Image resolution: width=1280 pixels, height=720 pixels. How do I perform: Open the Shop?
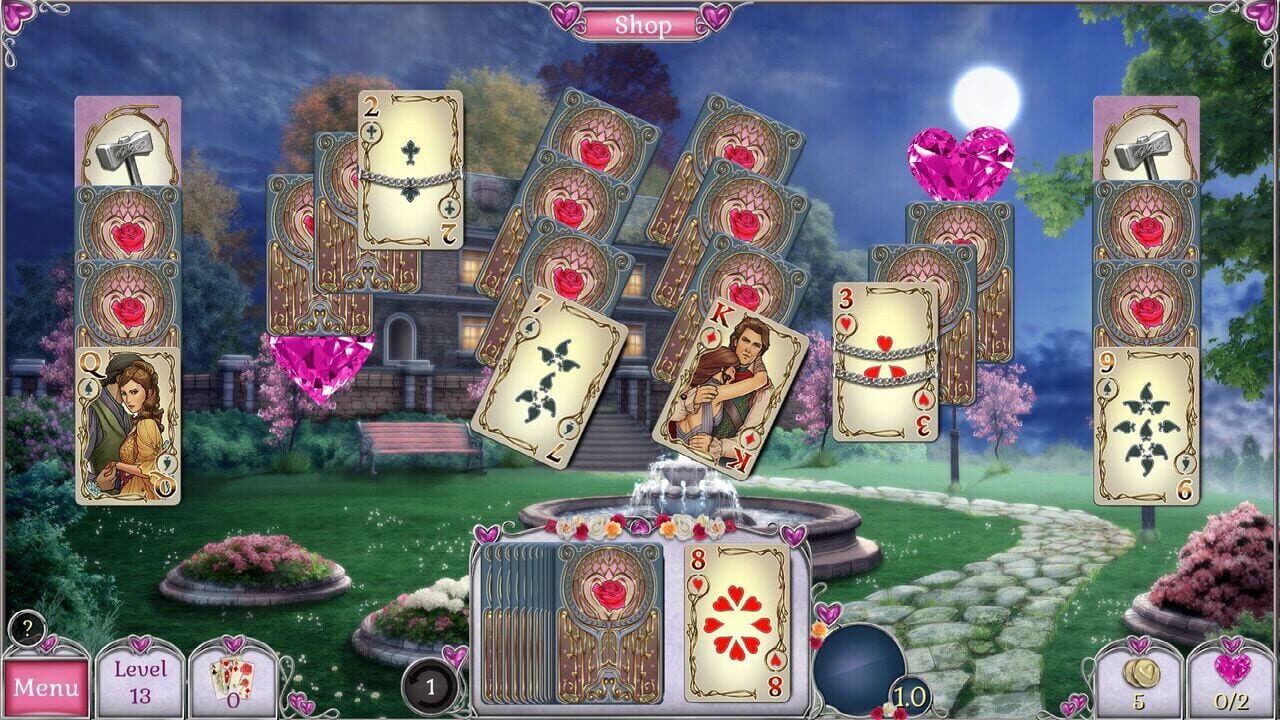(x=640, y=24)
